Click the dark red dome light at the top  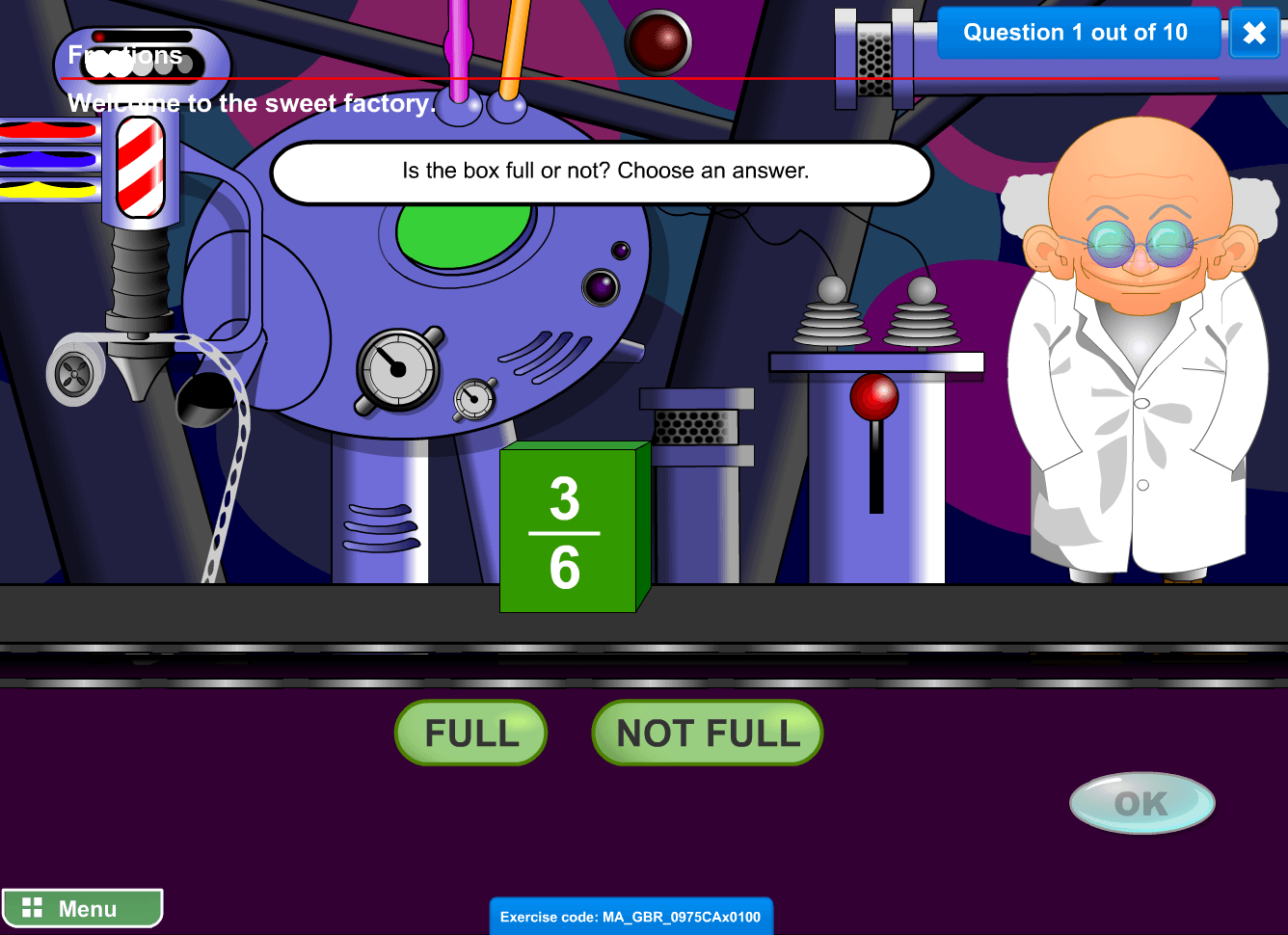tap(658, 43)
